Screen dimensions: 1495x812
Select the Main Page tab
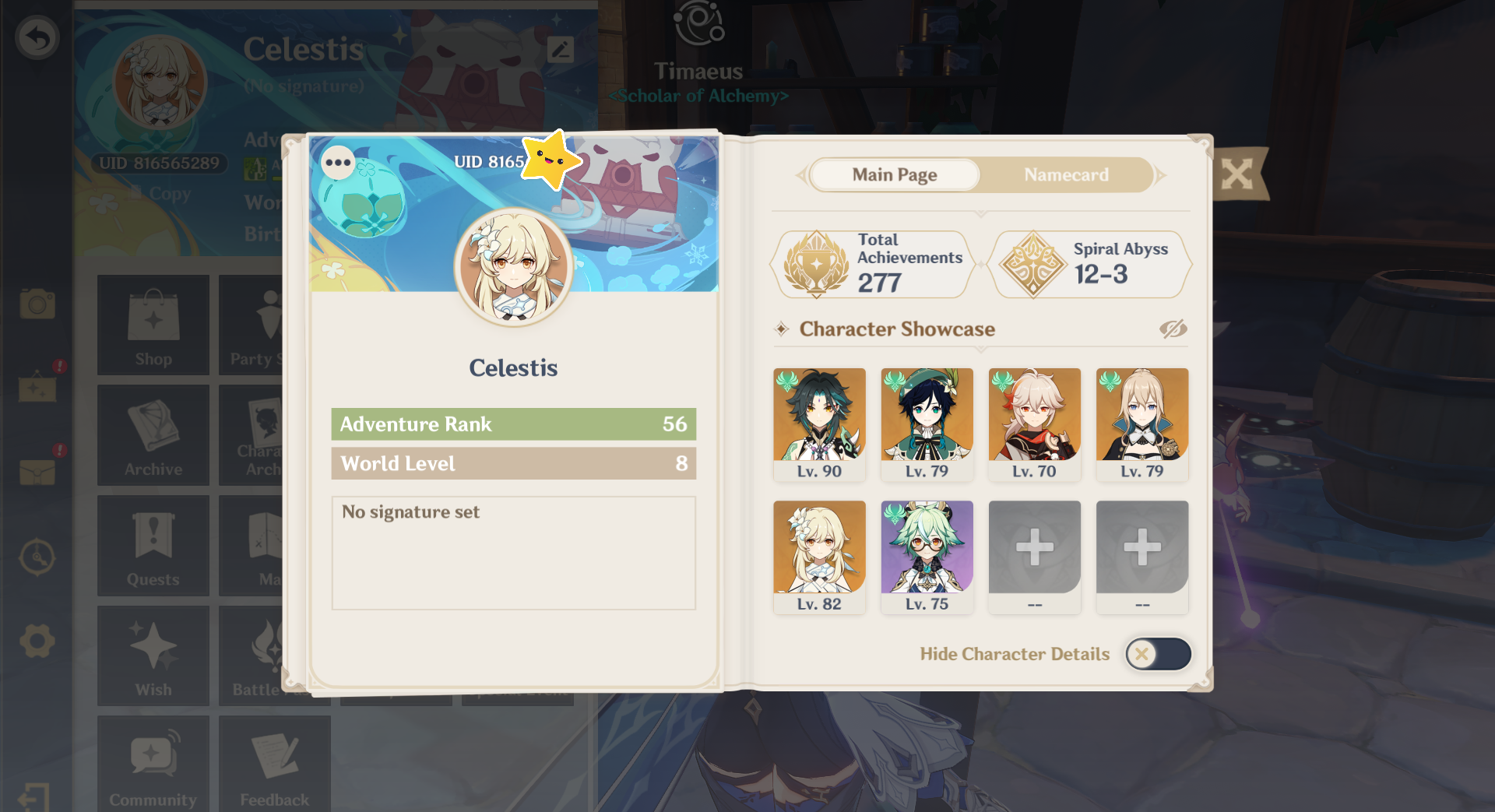894,174
